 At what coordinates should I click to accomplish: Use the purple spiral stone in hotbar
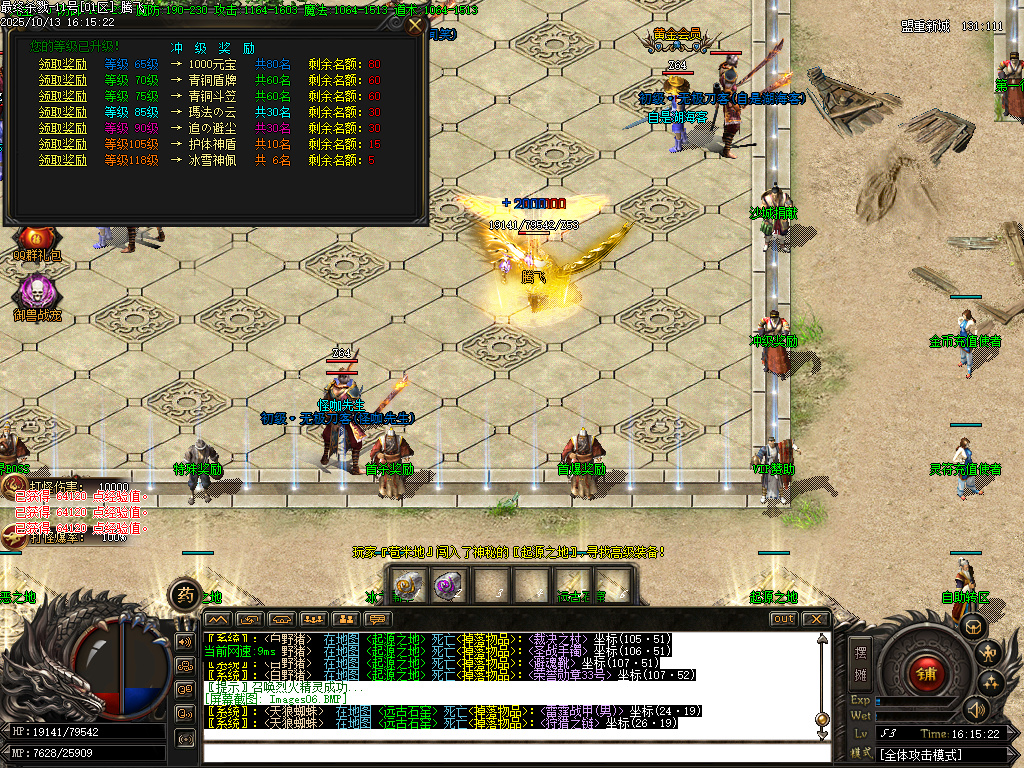coord(447,586)
